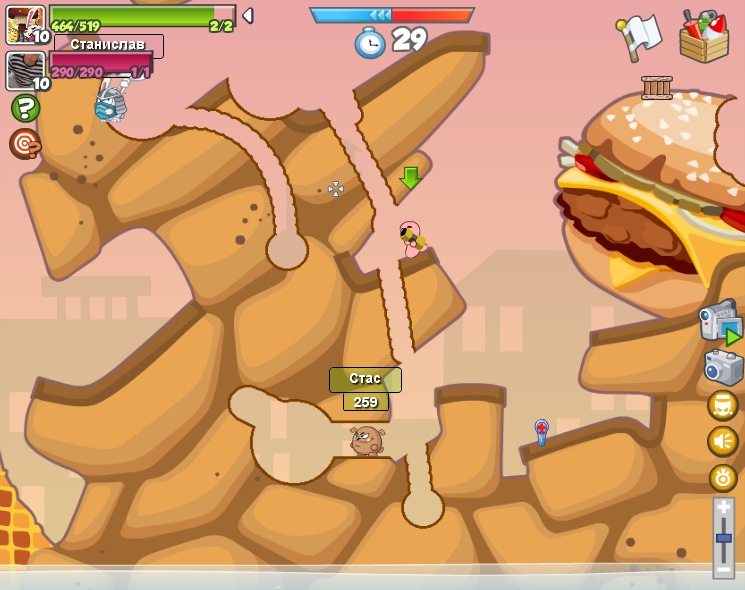Start video recording with the camcorder icon
745x590 pixels.
coord(720,322)
